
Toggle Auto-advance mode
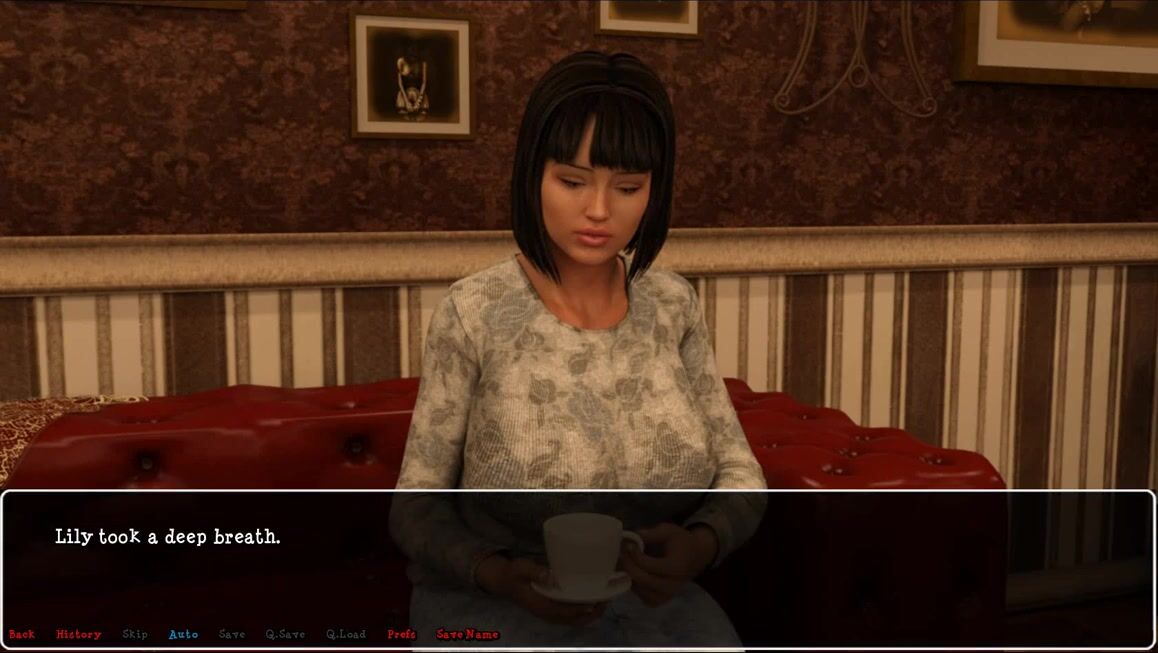(183, 634)
